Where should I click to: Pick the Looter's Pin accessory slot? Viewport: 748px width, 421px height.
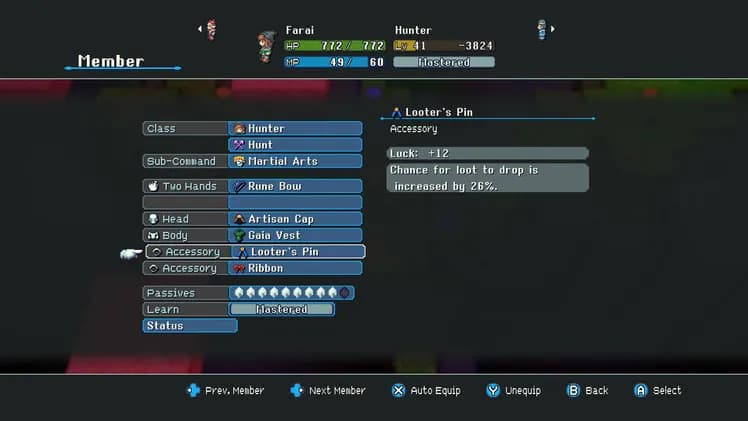tap(297, 252)
